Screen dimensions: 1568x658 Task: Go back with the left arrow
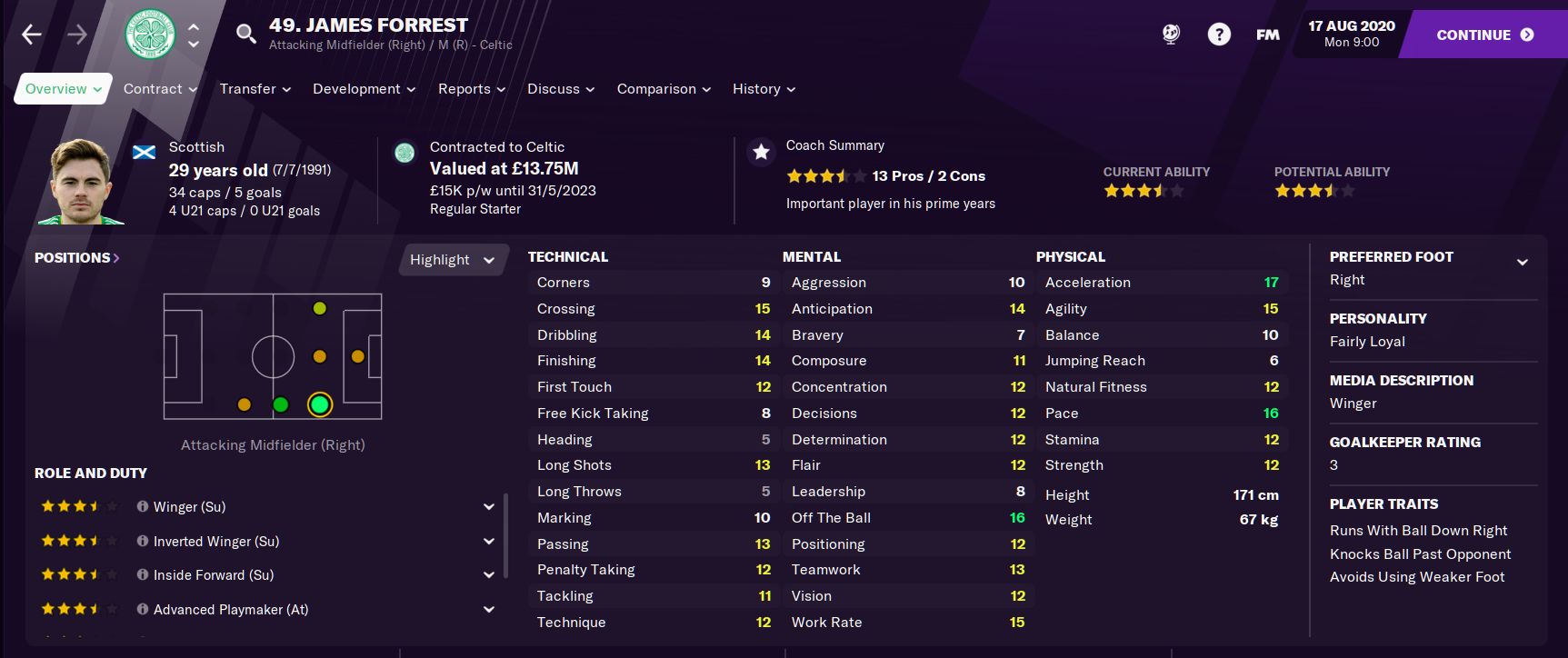coord(32,35)
